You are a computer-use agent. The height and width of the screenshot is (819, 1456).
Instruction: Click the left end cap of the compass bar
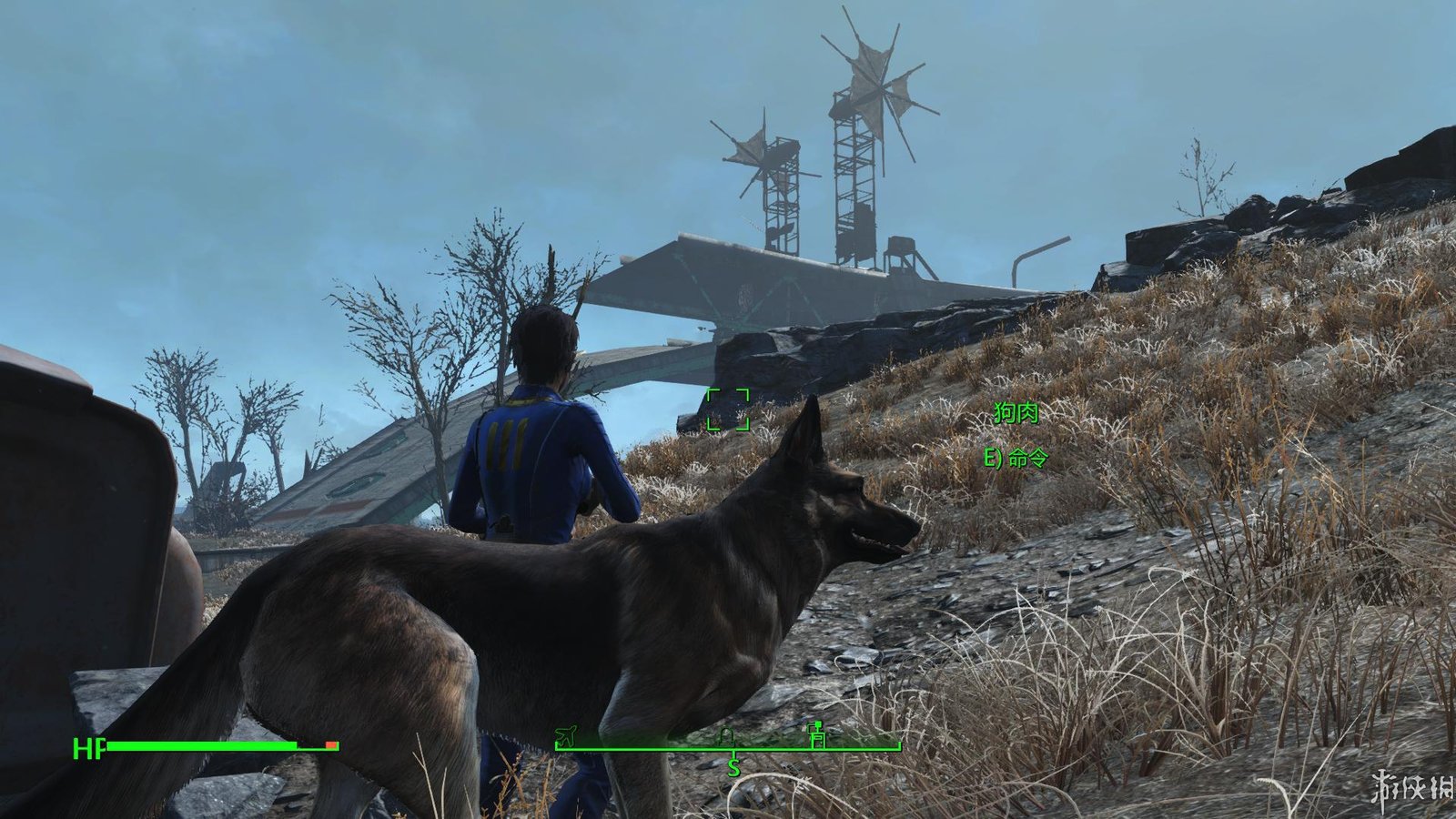point(556,744)
